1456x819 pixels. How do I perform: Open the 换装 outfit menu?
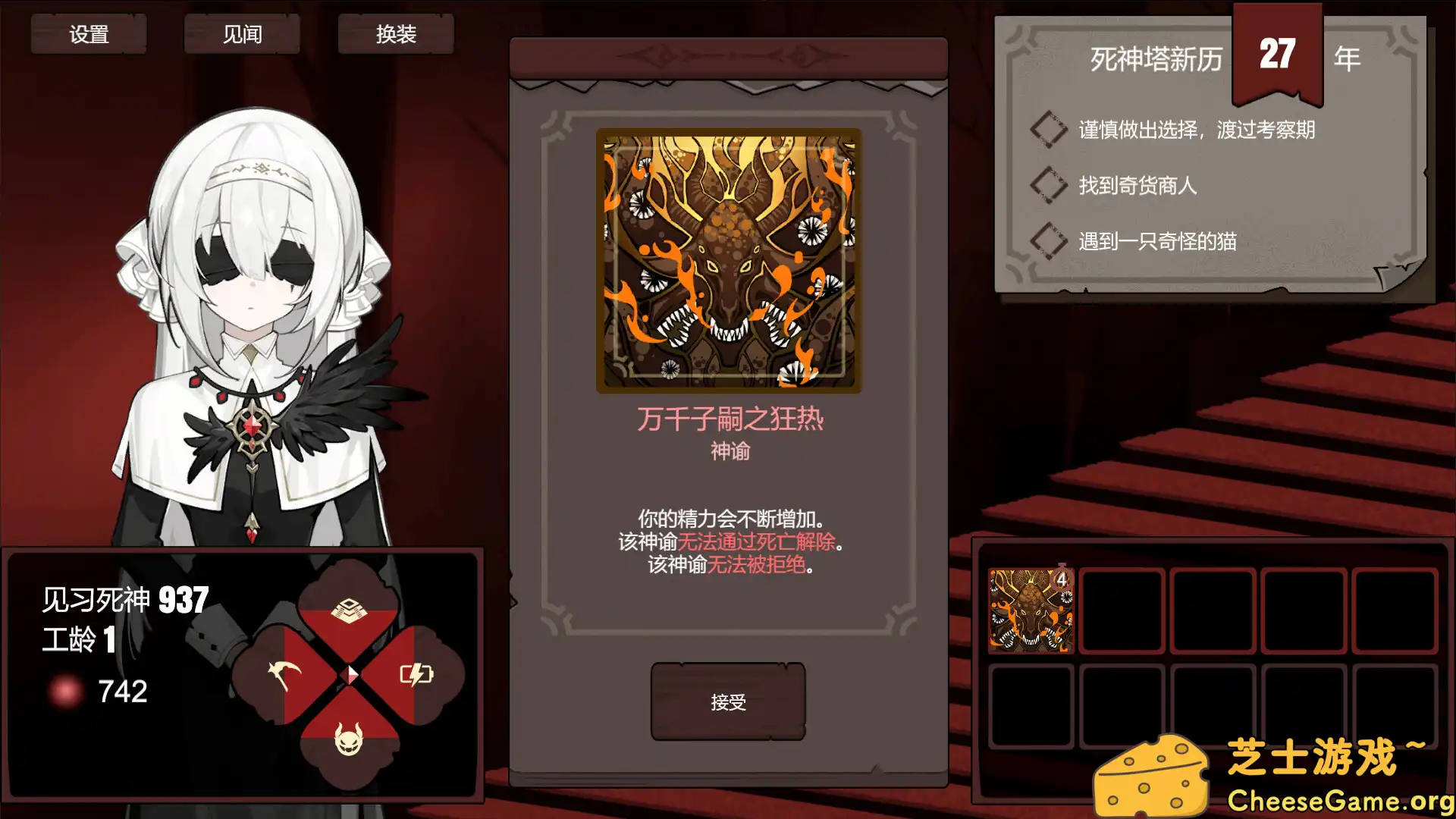click(395, 33)
